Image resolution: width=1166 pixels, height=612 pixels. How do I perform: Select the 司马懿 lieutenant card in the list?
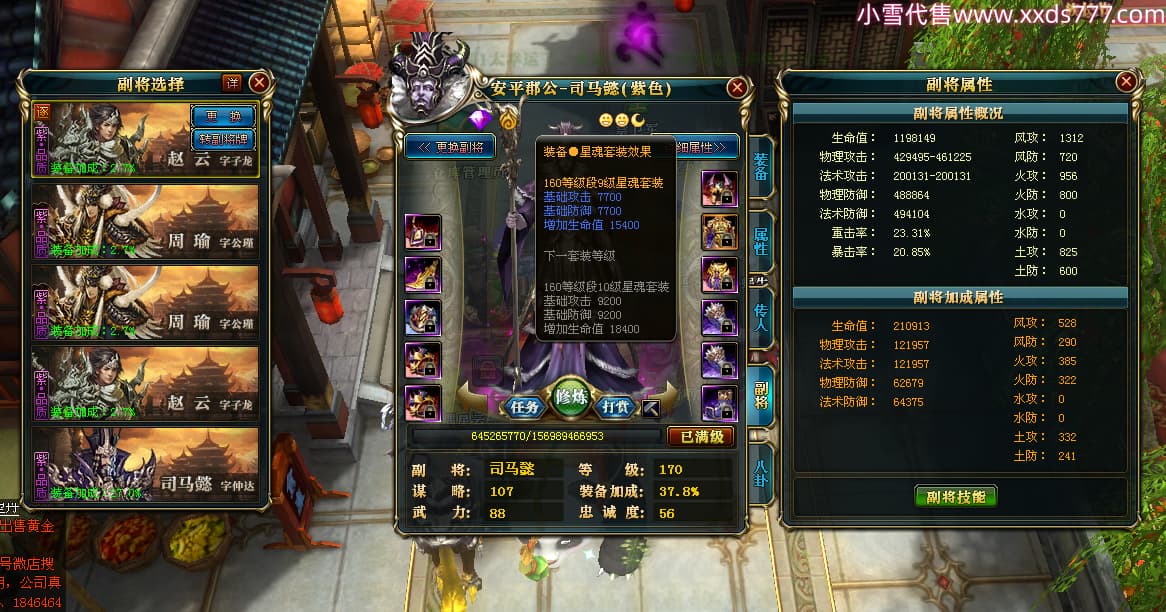coord(146,468)
